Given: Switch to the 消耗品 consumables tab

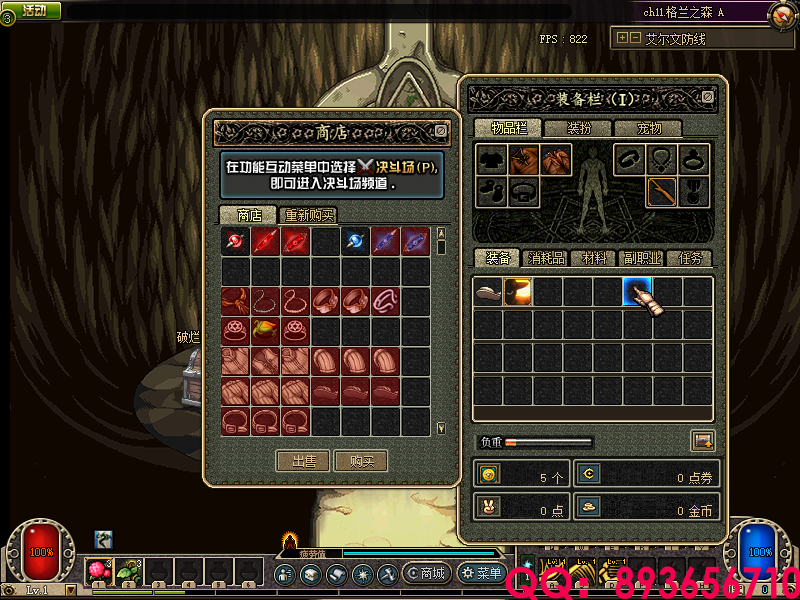Looking at the screenshot, I should (546, 258).
